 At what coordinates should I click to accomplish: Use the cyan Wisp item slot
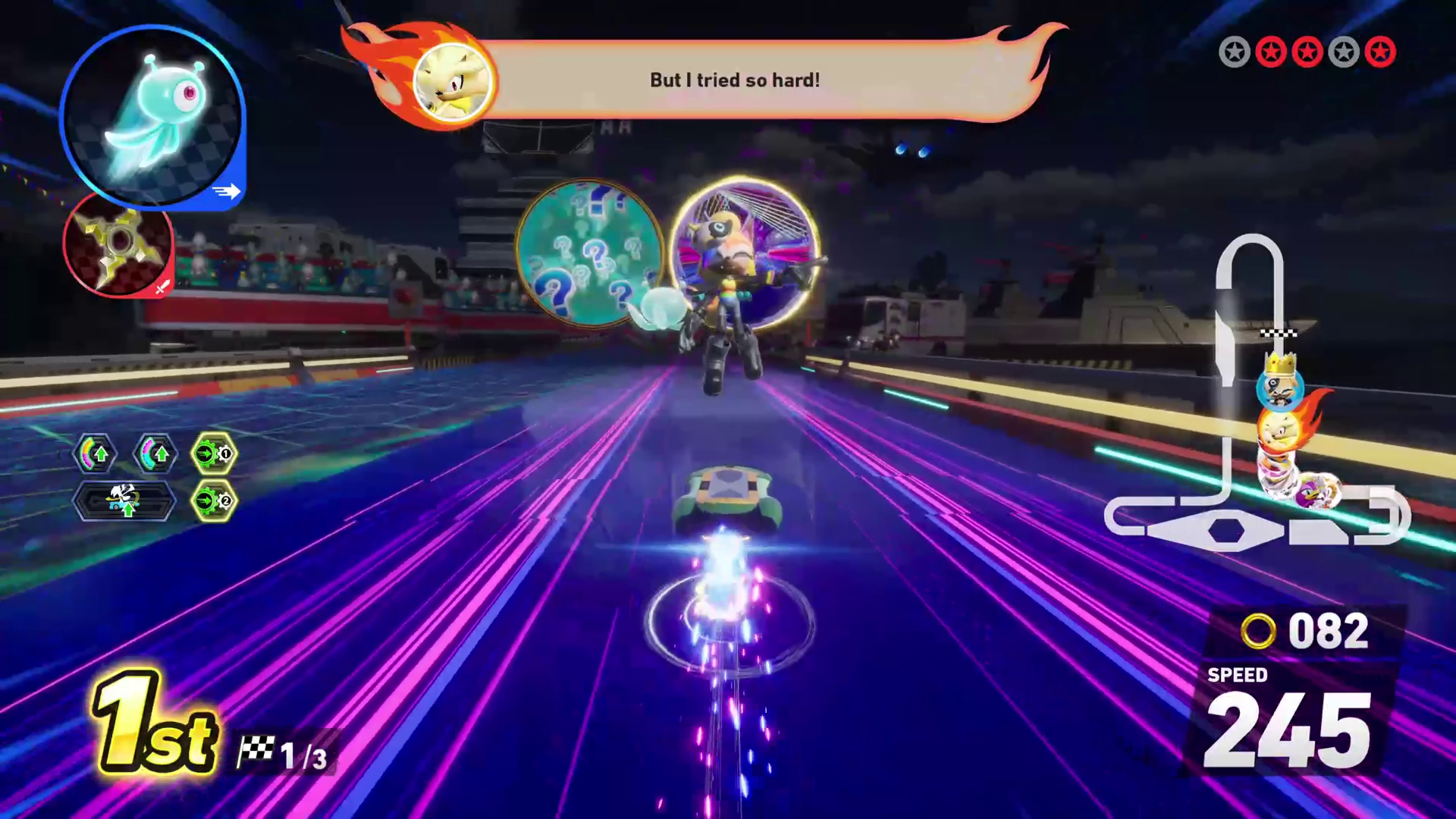152,118
